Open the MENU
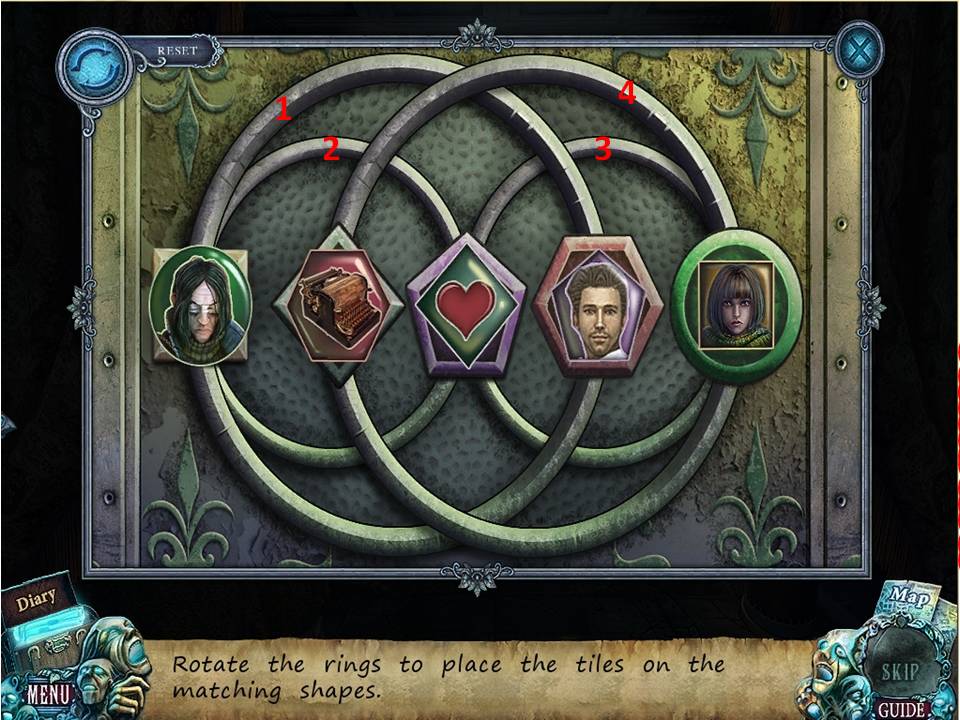Viewport: 960px width, 720px height. (x=45, y=692)
